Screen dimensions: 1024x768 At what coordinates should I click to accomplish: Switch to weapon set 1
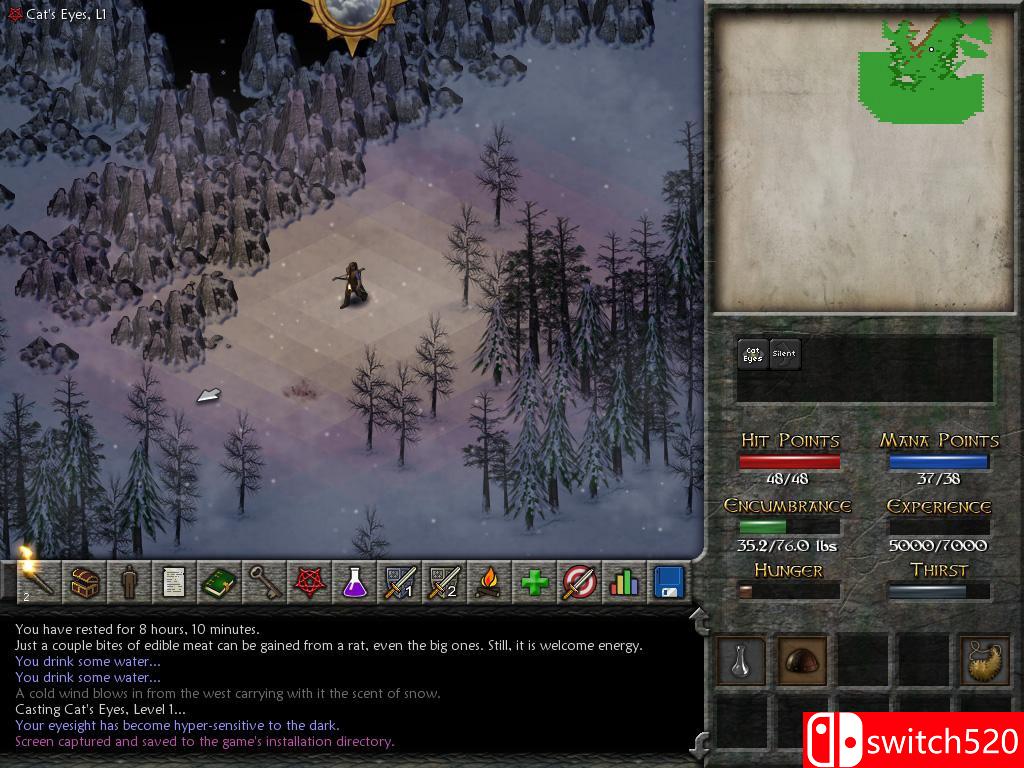398,581
